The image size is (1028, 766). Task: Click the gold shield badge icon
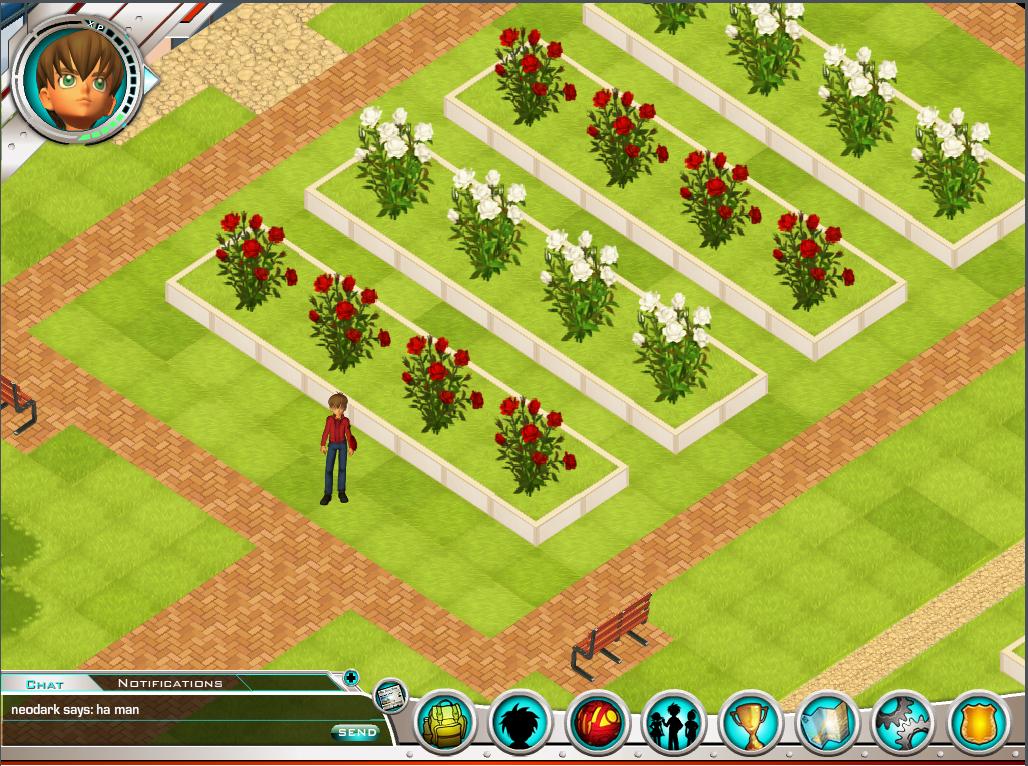tap(978, 722)
